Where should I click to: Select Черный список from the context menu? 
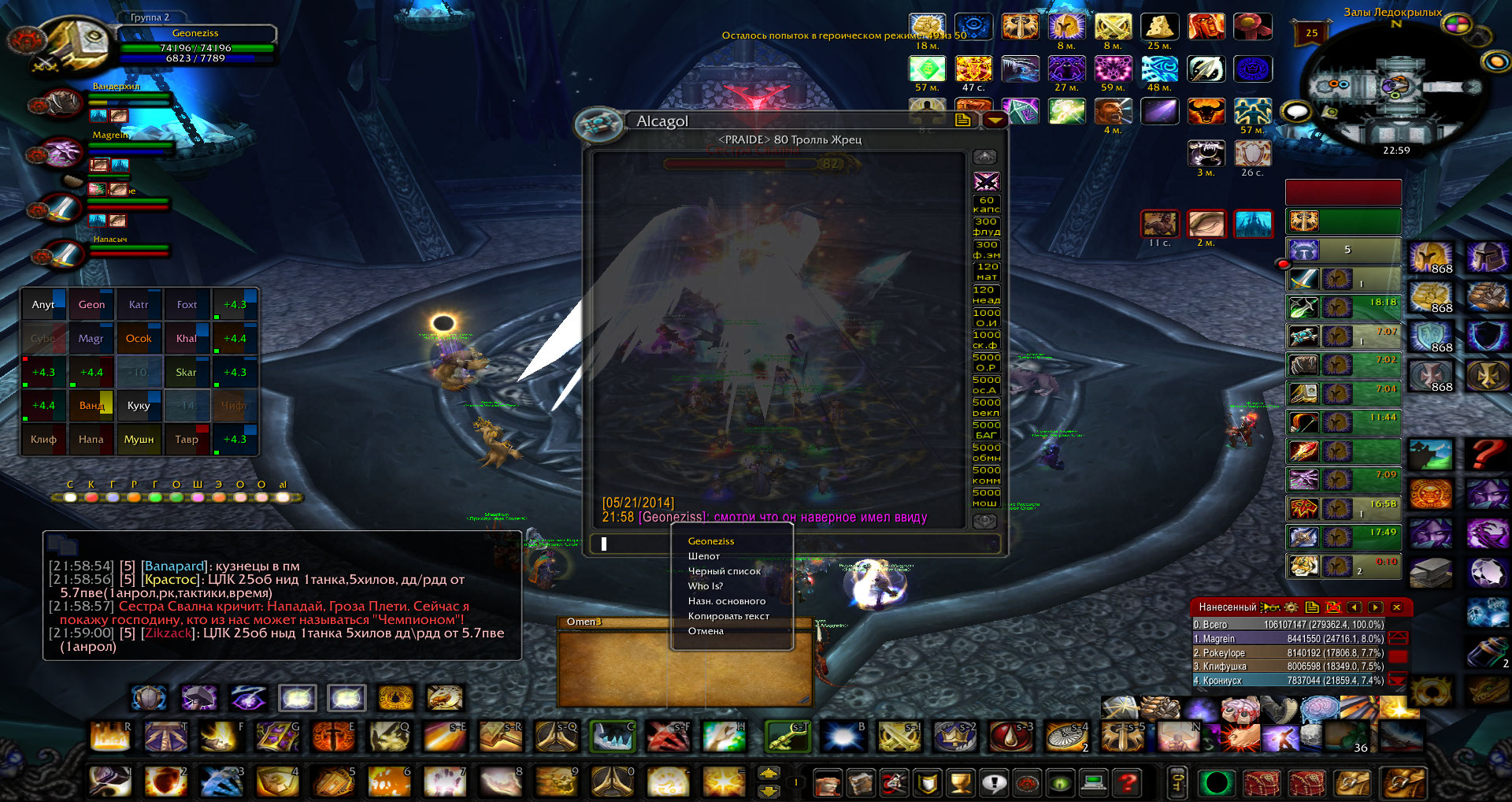coord(724,571)
